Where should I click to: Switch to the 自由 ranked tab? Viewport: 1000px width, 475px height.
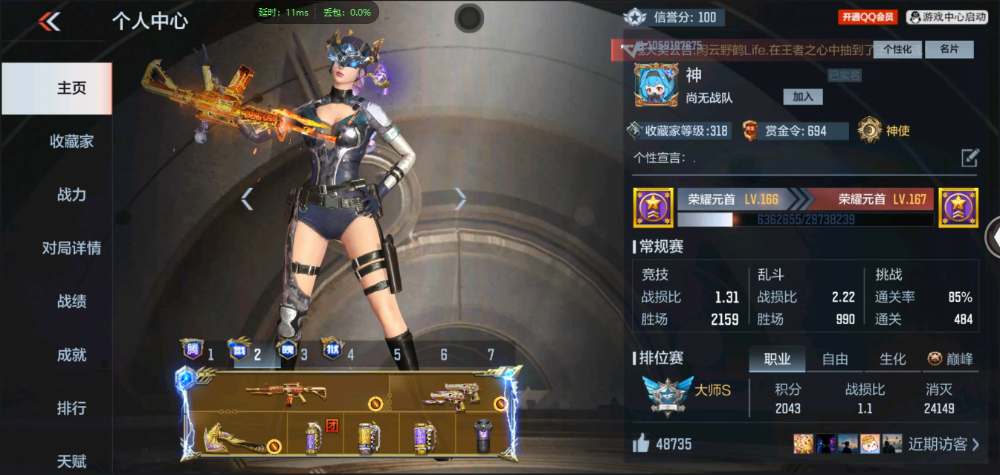(835, 359)
